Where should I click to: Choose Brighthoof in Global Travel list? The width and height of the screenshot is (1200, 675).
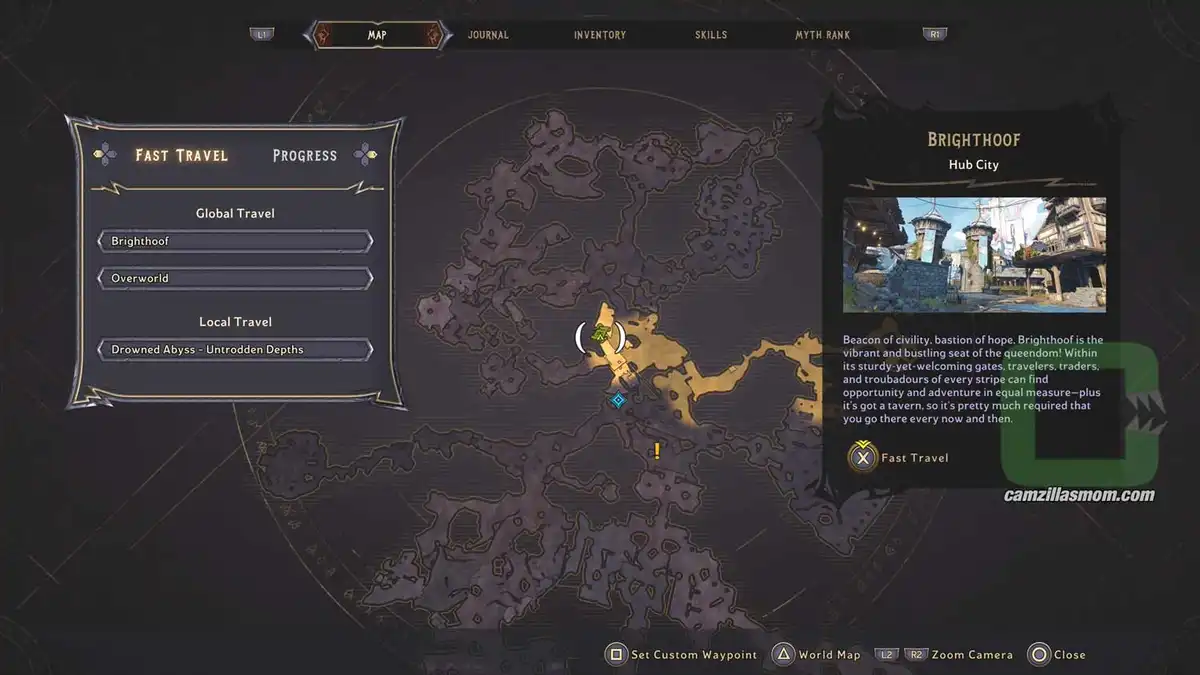(x=235, y=242)
